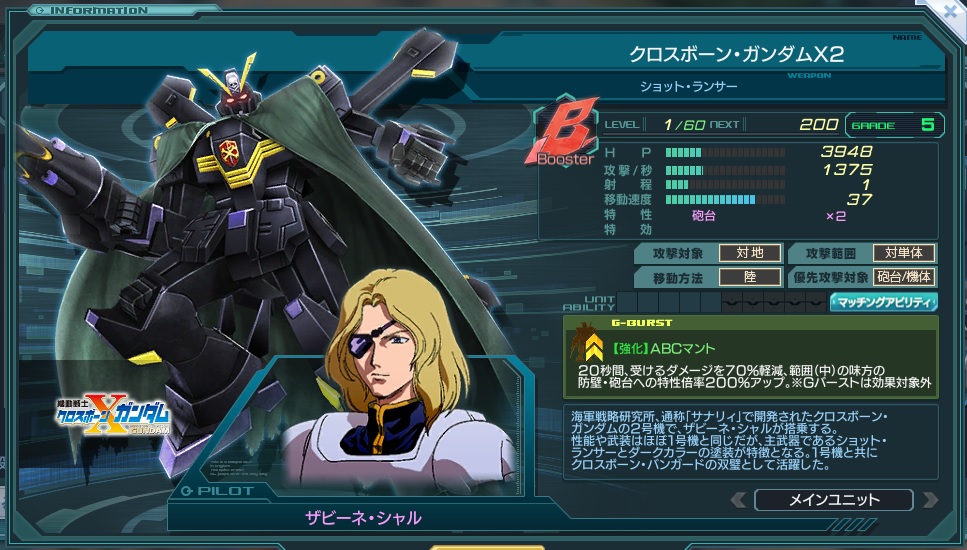Go to previous unit with left arrow

click(738, 500)
